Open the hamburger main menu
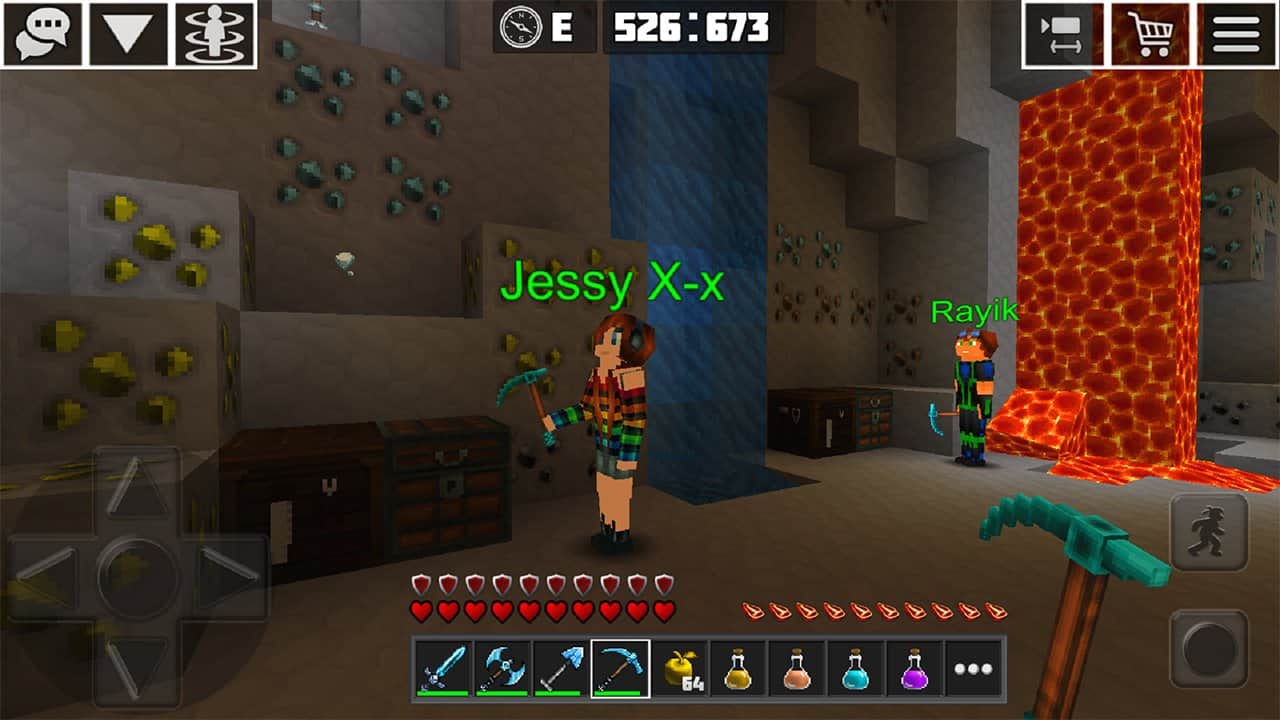 coord(1235,34)
